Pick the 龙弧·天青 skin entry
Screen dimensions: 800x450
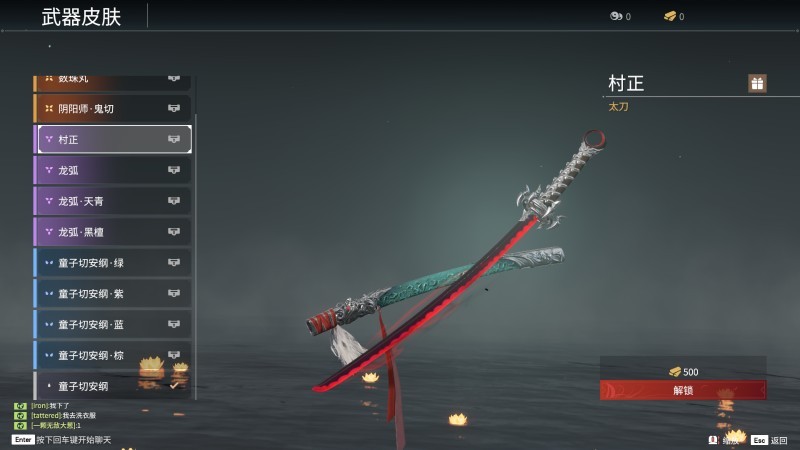(112, 201)
